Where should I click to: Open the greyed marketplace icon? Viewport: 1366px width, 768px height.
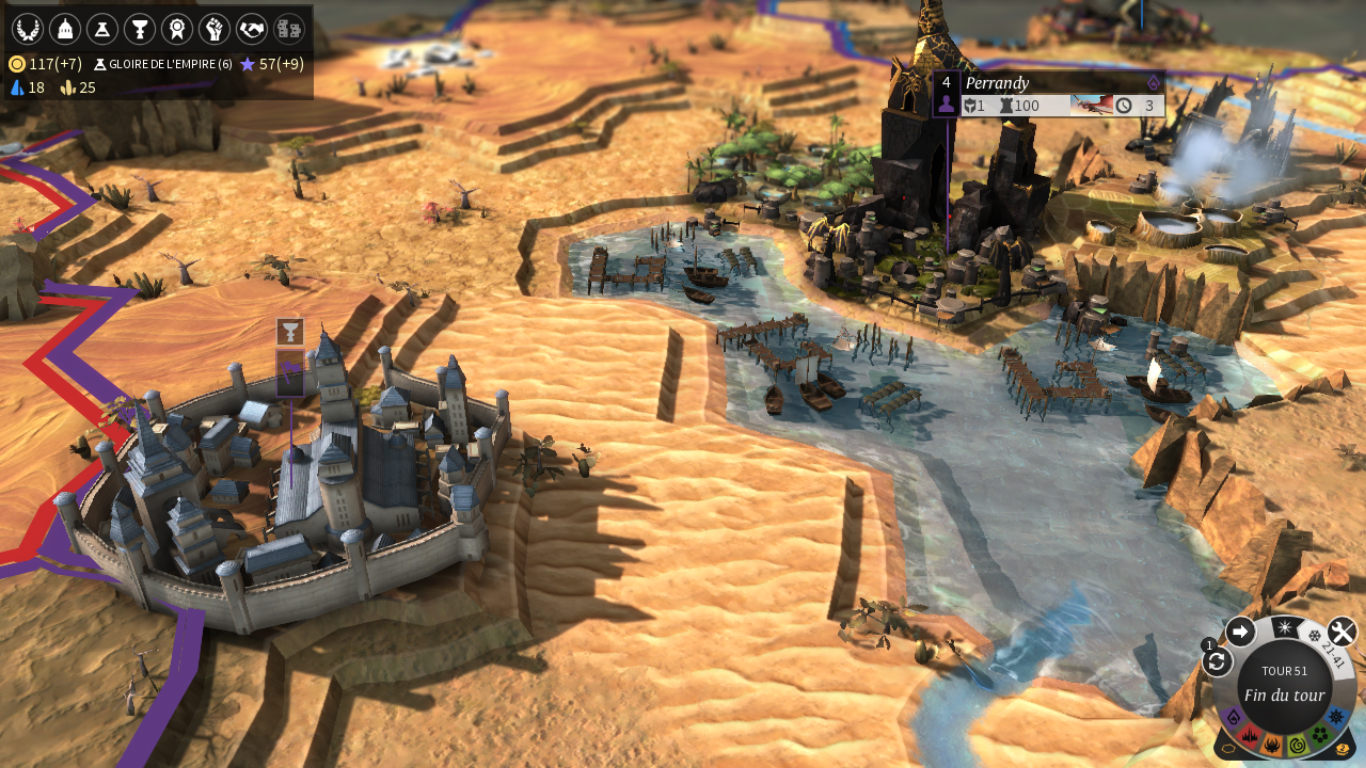289,28
